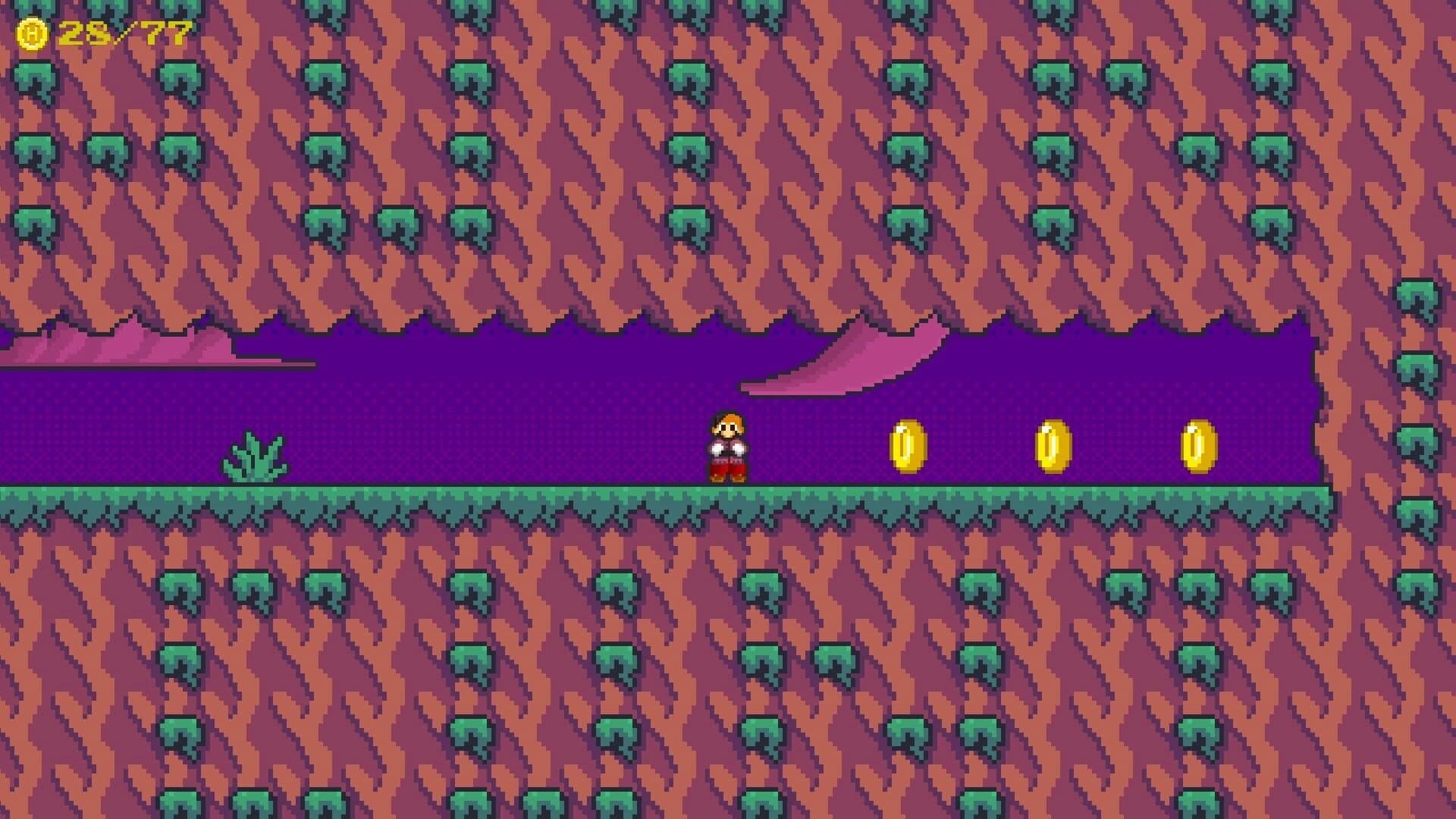
Task: Click the middle gold coin collectible
Action: click(x=1054, y=447)
